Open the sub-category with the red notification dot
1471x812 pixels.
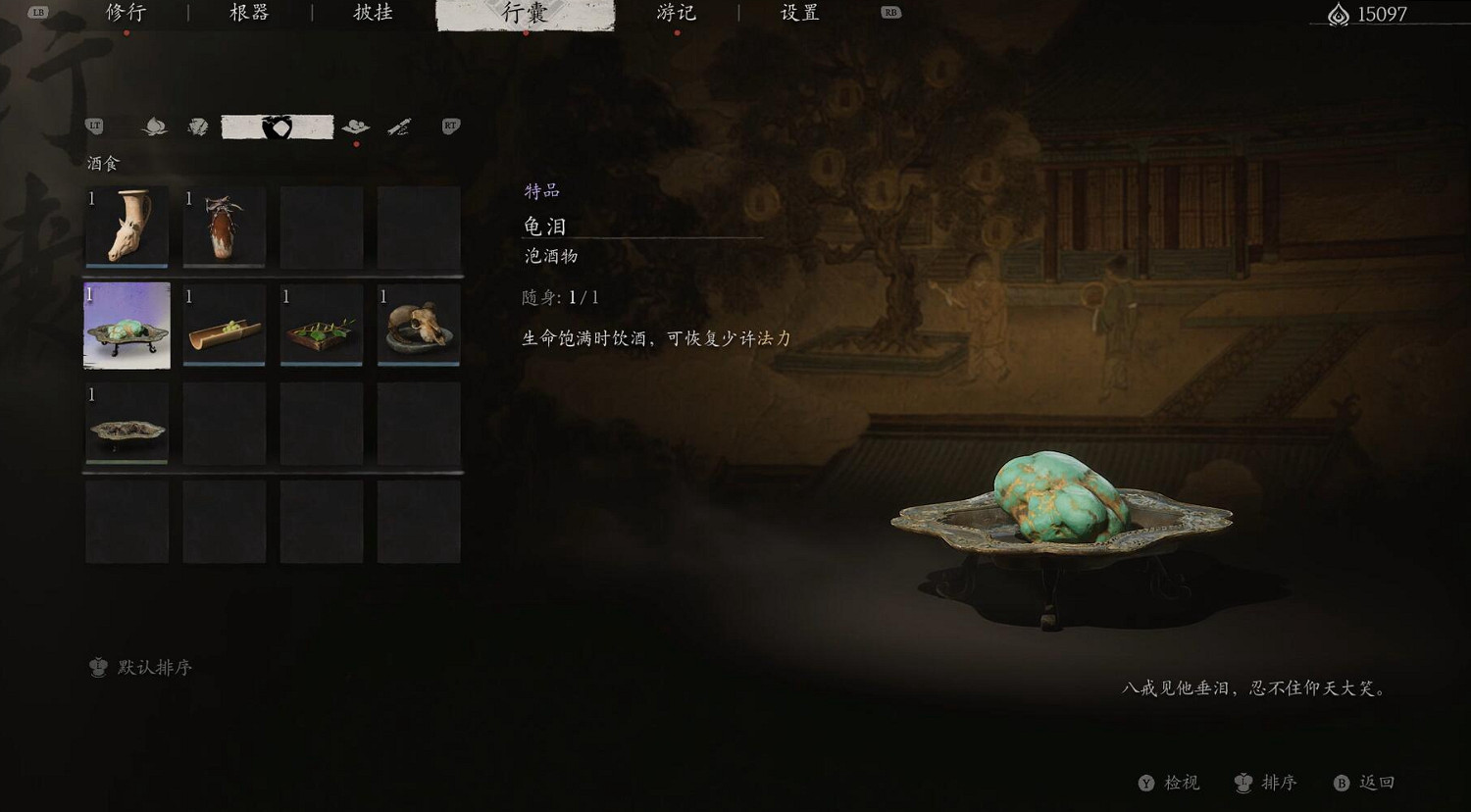[x=357, y=127]
